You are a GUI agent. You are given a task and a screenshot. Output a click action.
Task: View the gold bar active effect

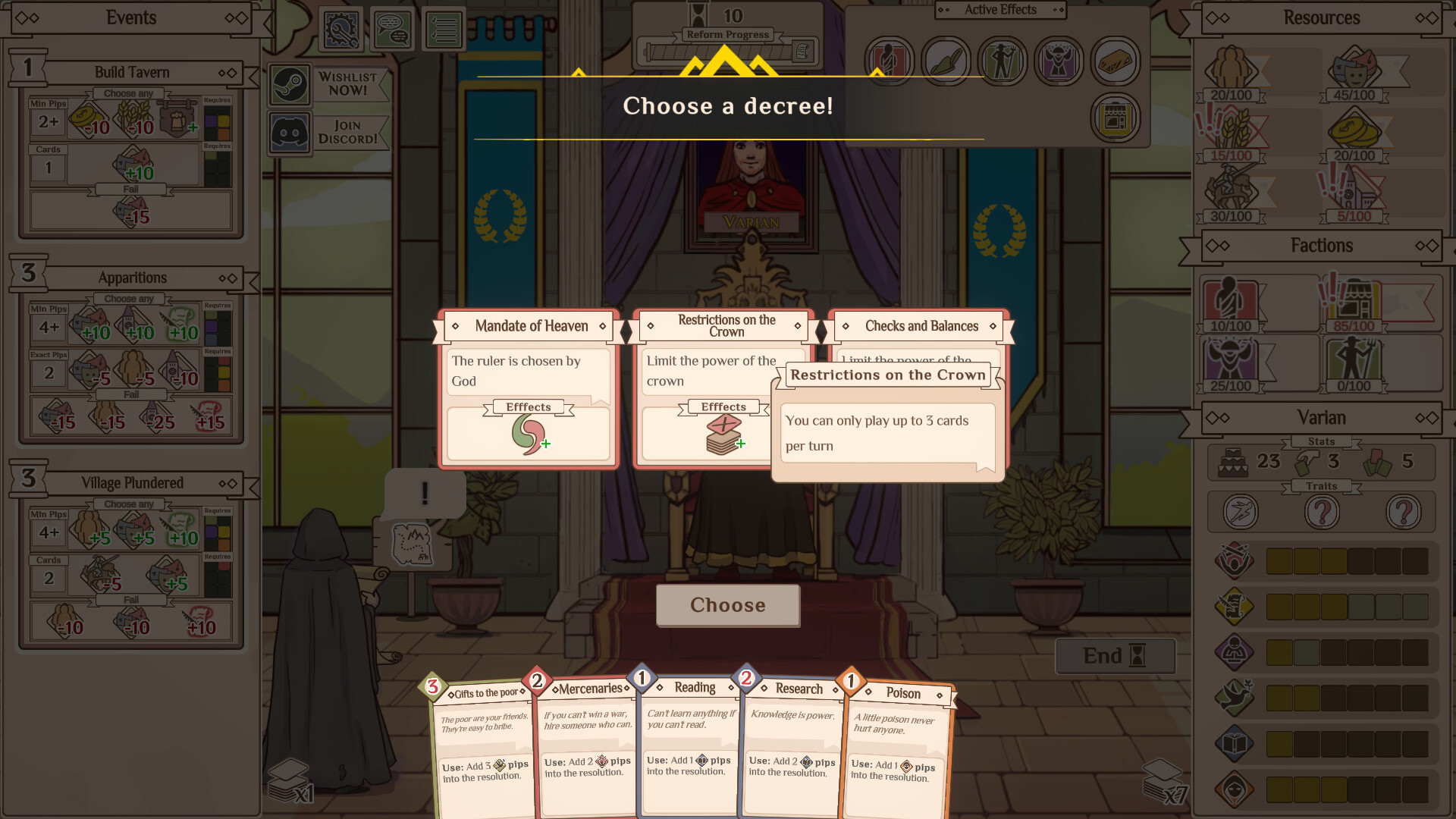click(1115, 61)
